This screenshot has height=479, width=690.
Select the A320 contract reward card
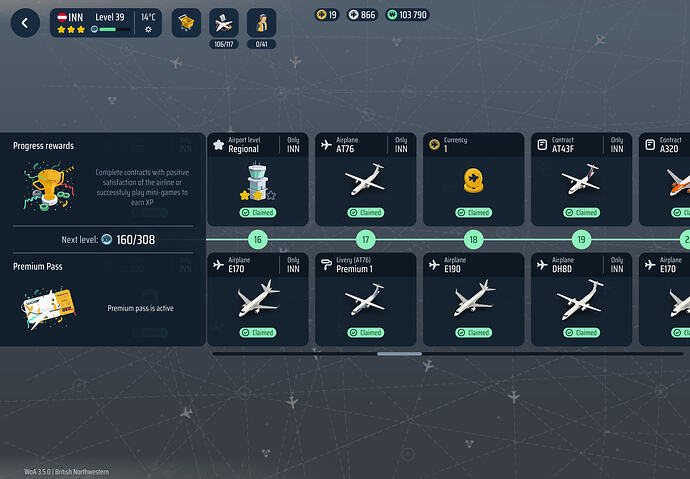(667, 179)
